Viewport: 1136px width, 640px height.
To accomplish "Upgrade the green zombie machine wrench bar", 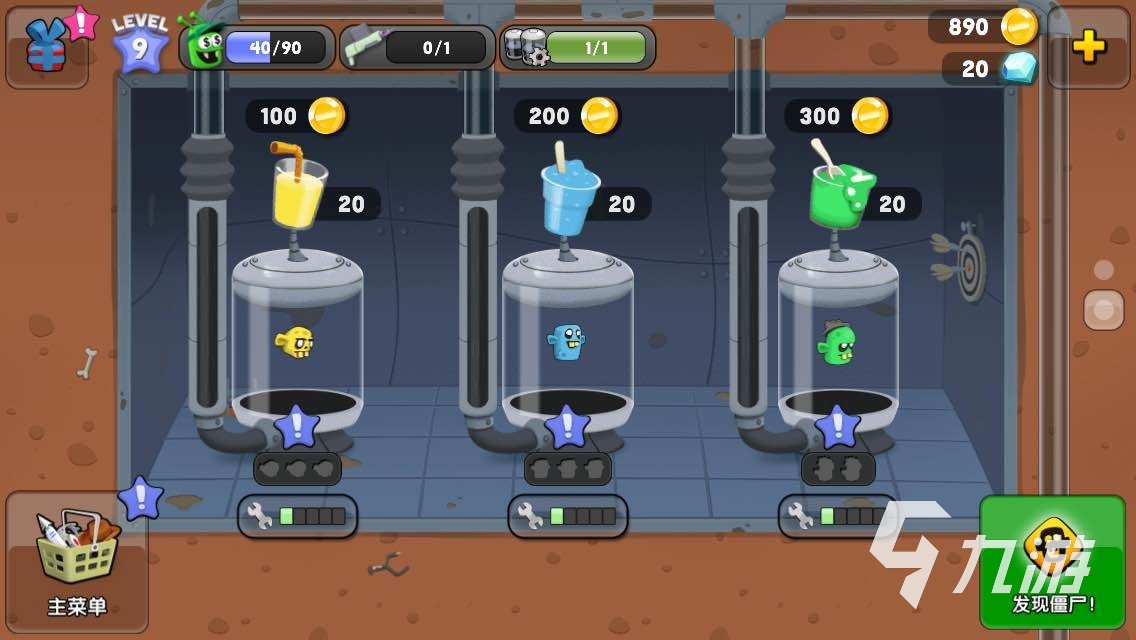I will tap(838, 516).
